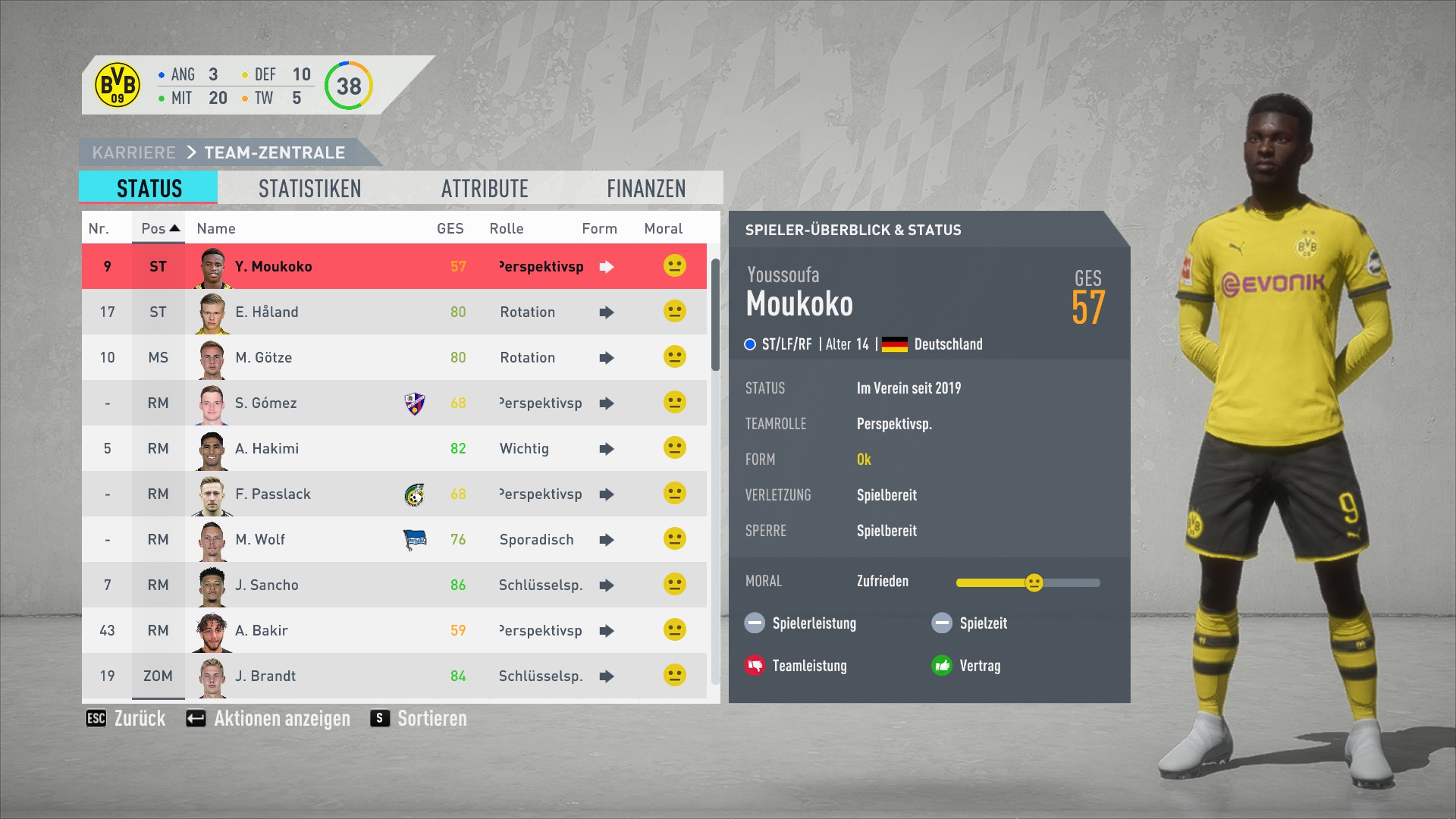
Task: Select Y. Moukoko in the player list
Action: [273, 266]
